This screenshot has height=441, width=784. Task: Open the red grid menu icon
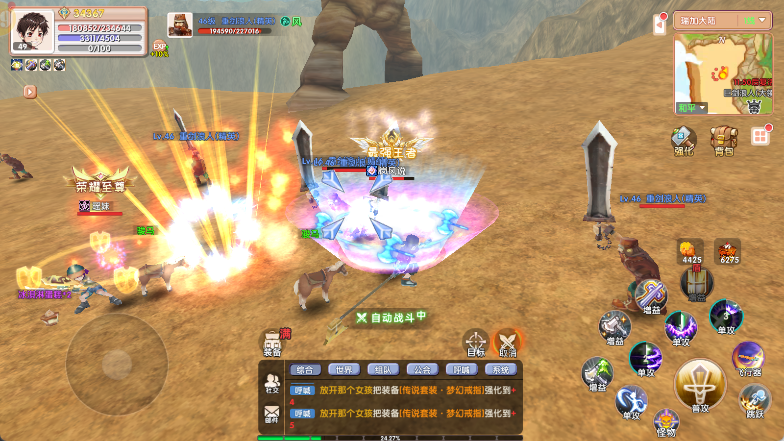pyautogui.click(x=761, y=136)
